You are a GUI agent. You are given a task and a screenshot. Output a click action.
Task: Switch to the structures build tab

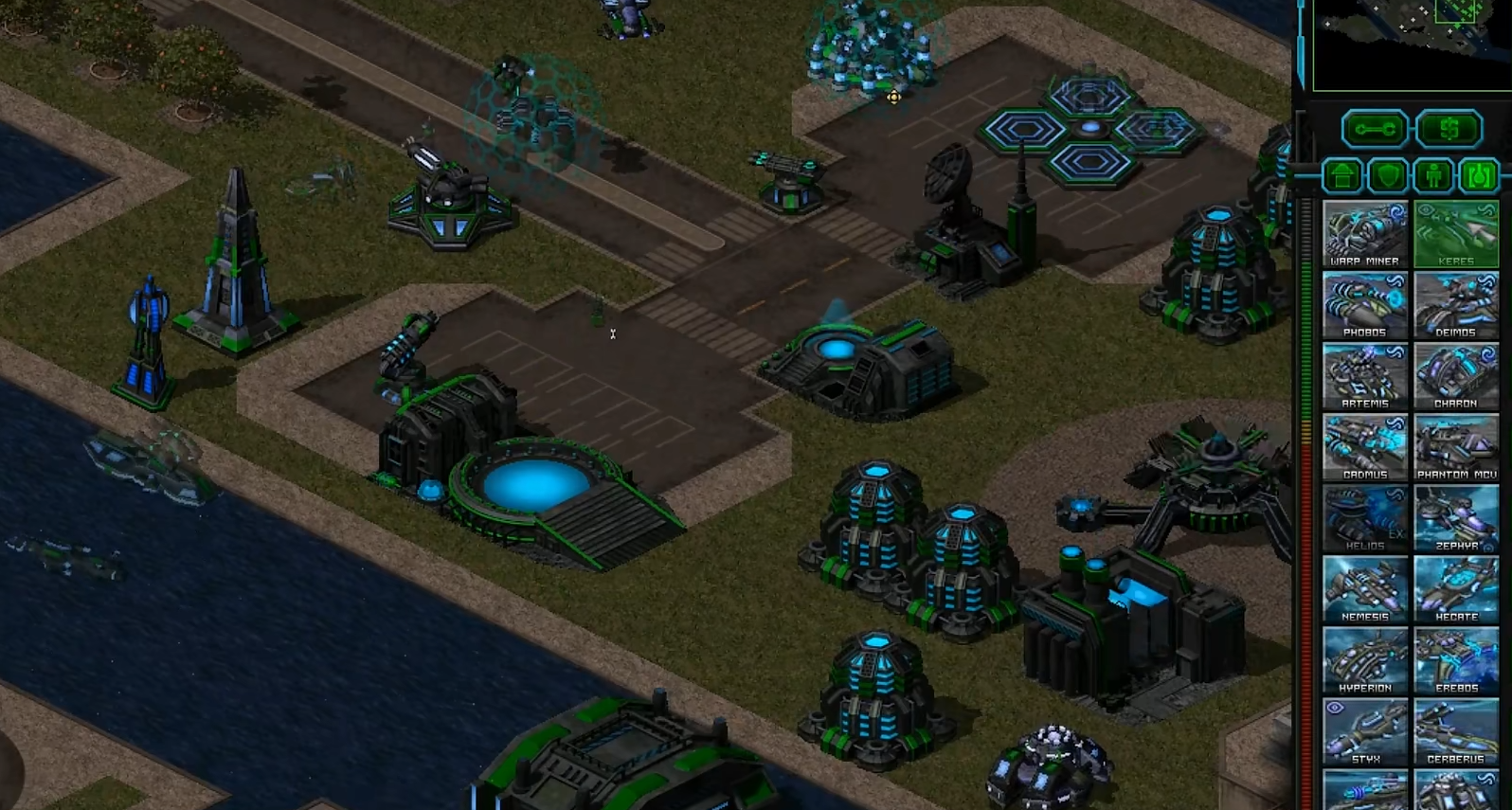click(1342, 175)
